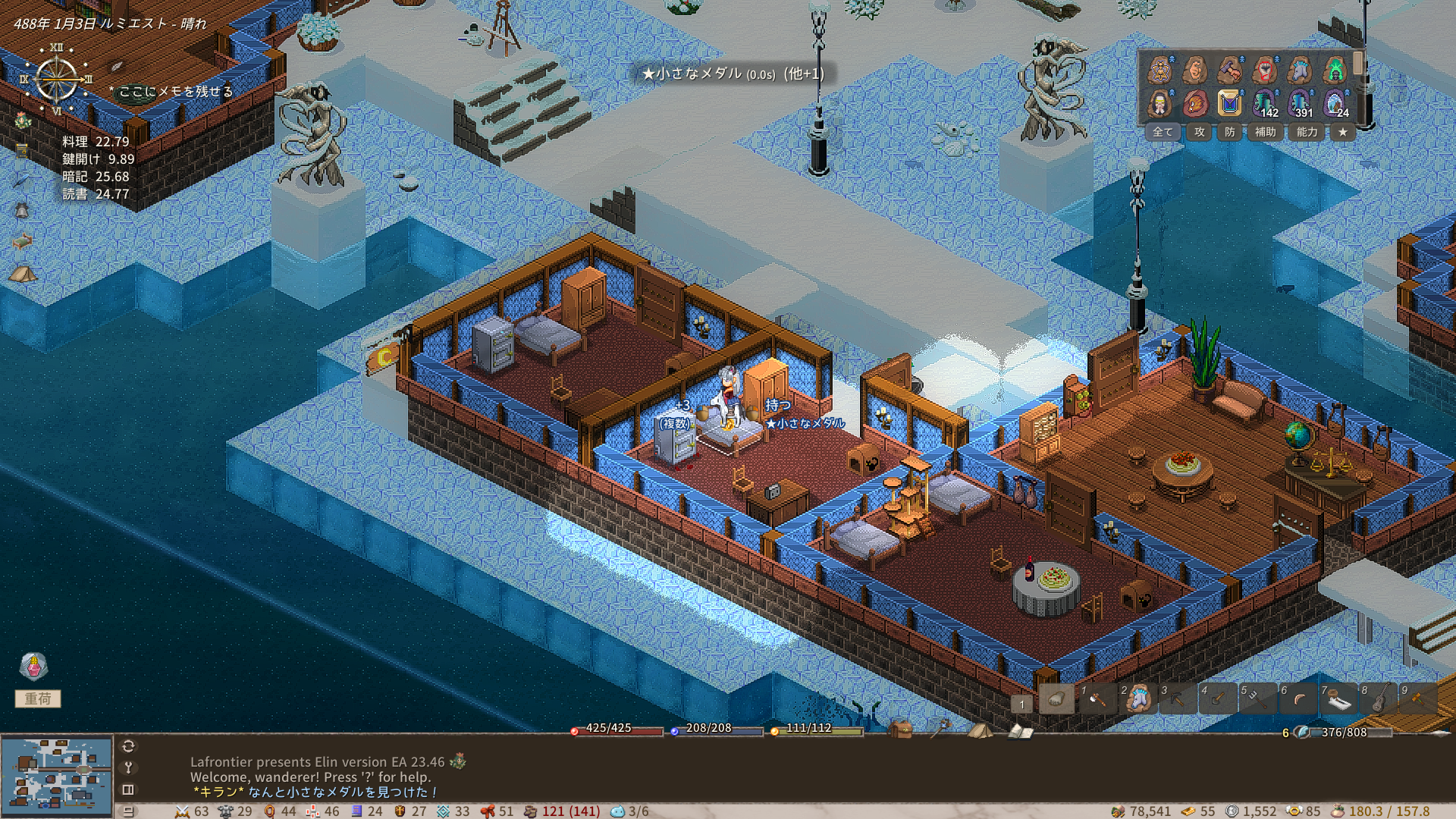Pick the boomerang in hotbar slot 6
Image resolution: width=1456 pixels, height=819 pixels.
[x=1299, y=699]
